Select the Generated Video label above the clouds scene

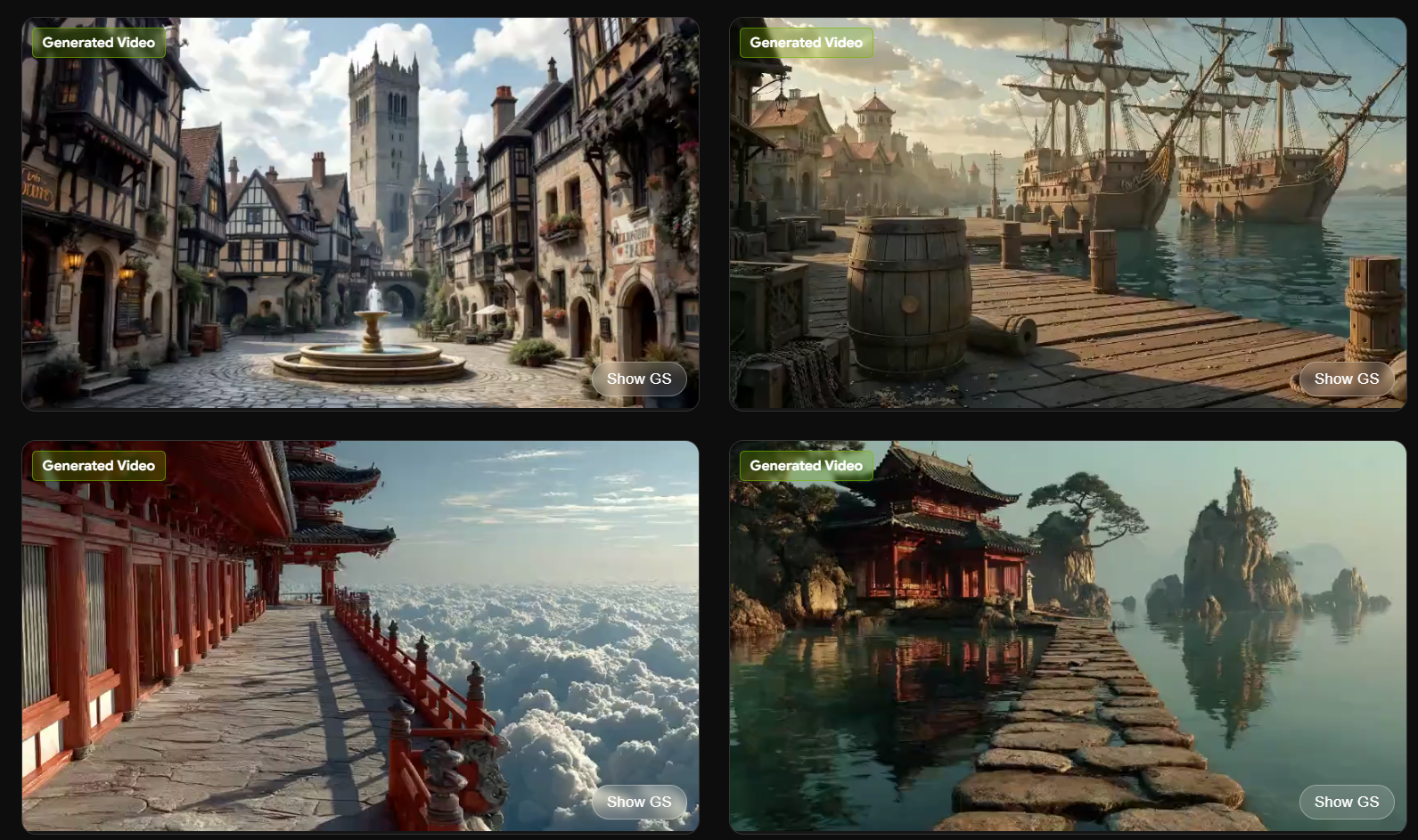98,465
